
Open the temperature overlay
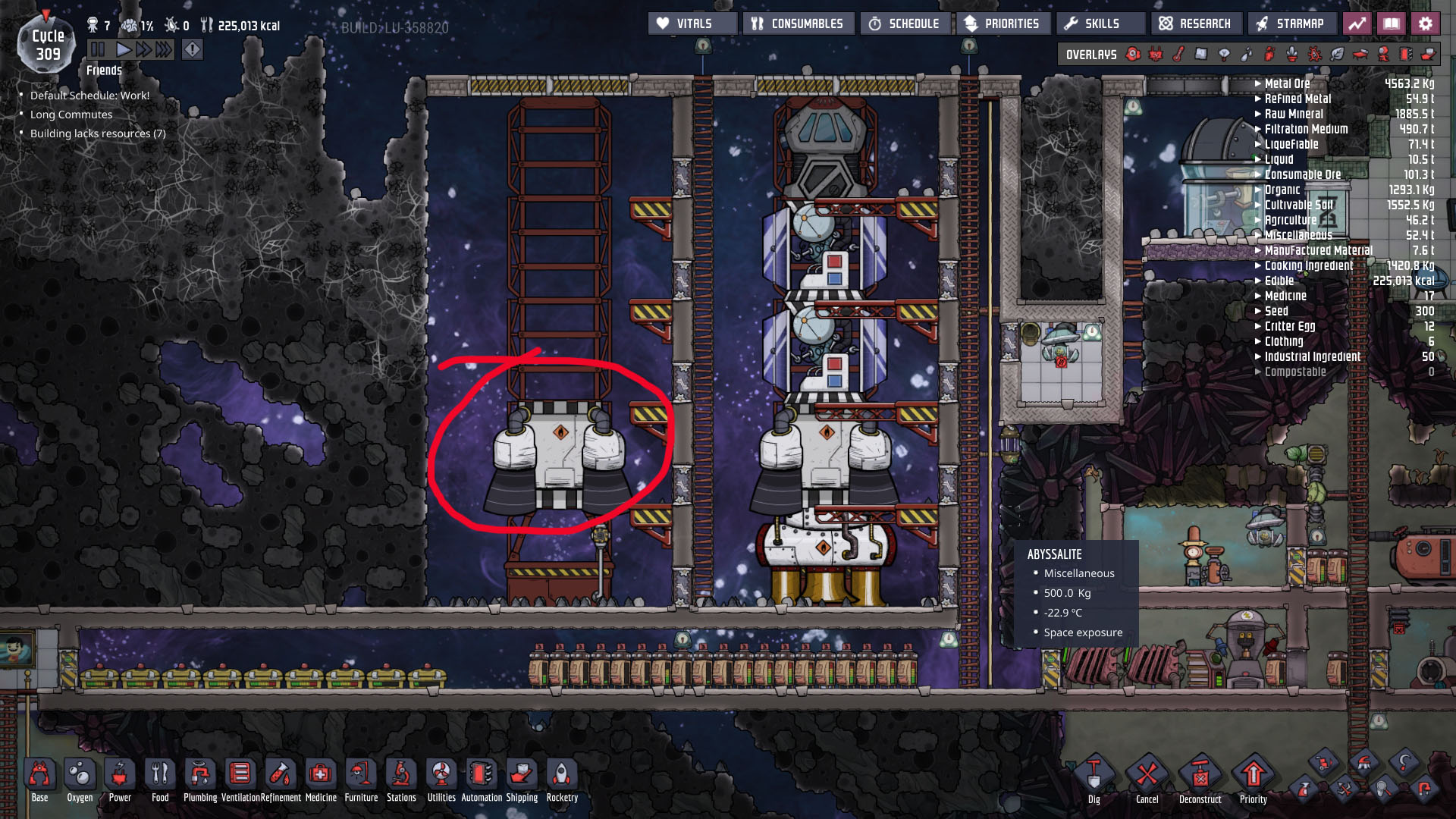tap(1176, 54)
